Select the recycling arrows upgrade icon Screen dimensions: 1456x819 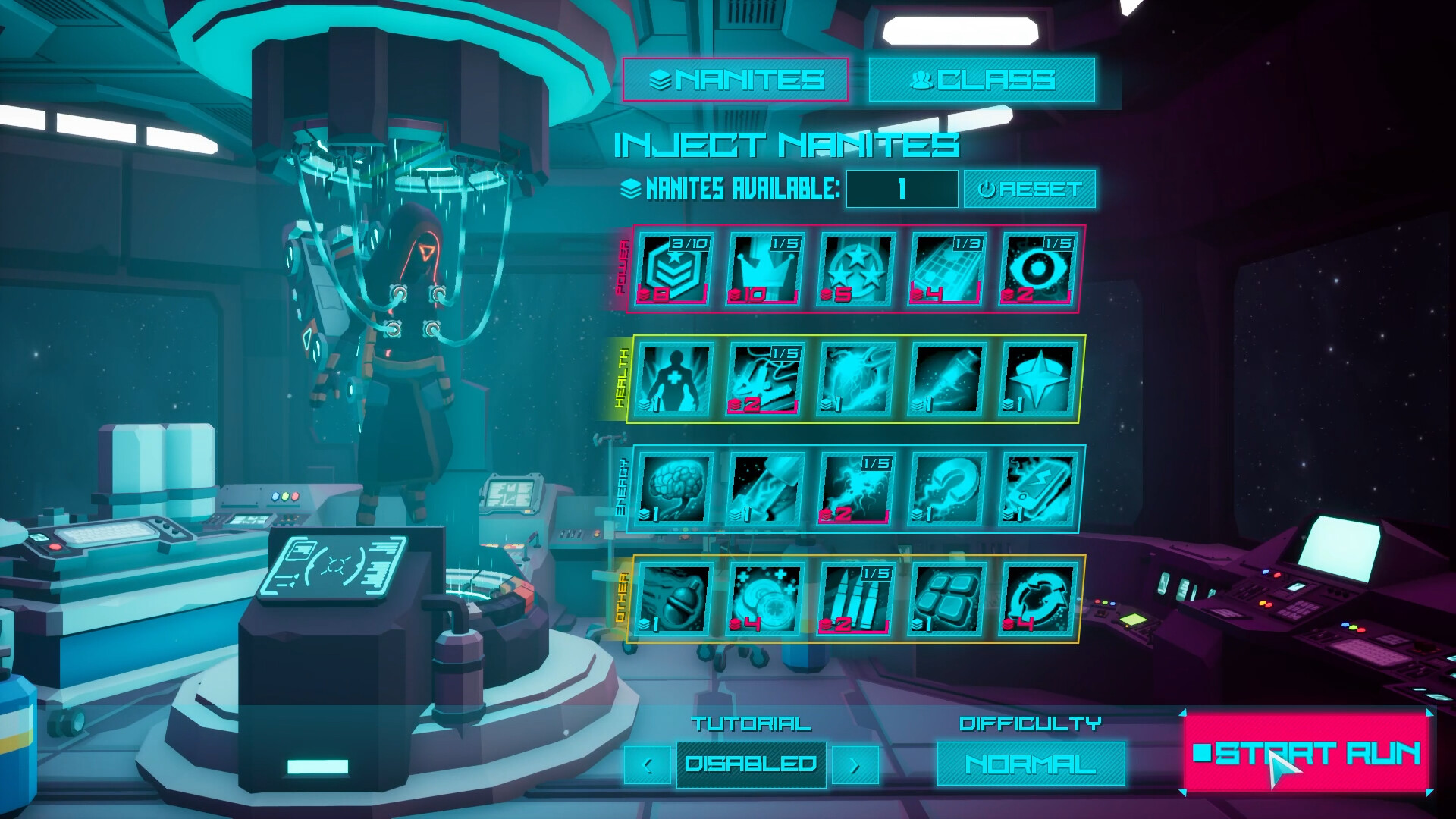coord(1039,599)
